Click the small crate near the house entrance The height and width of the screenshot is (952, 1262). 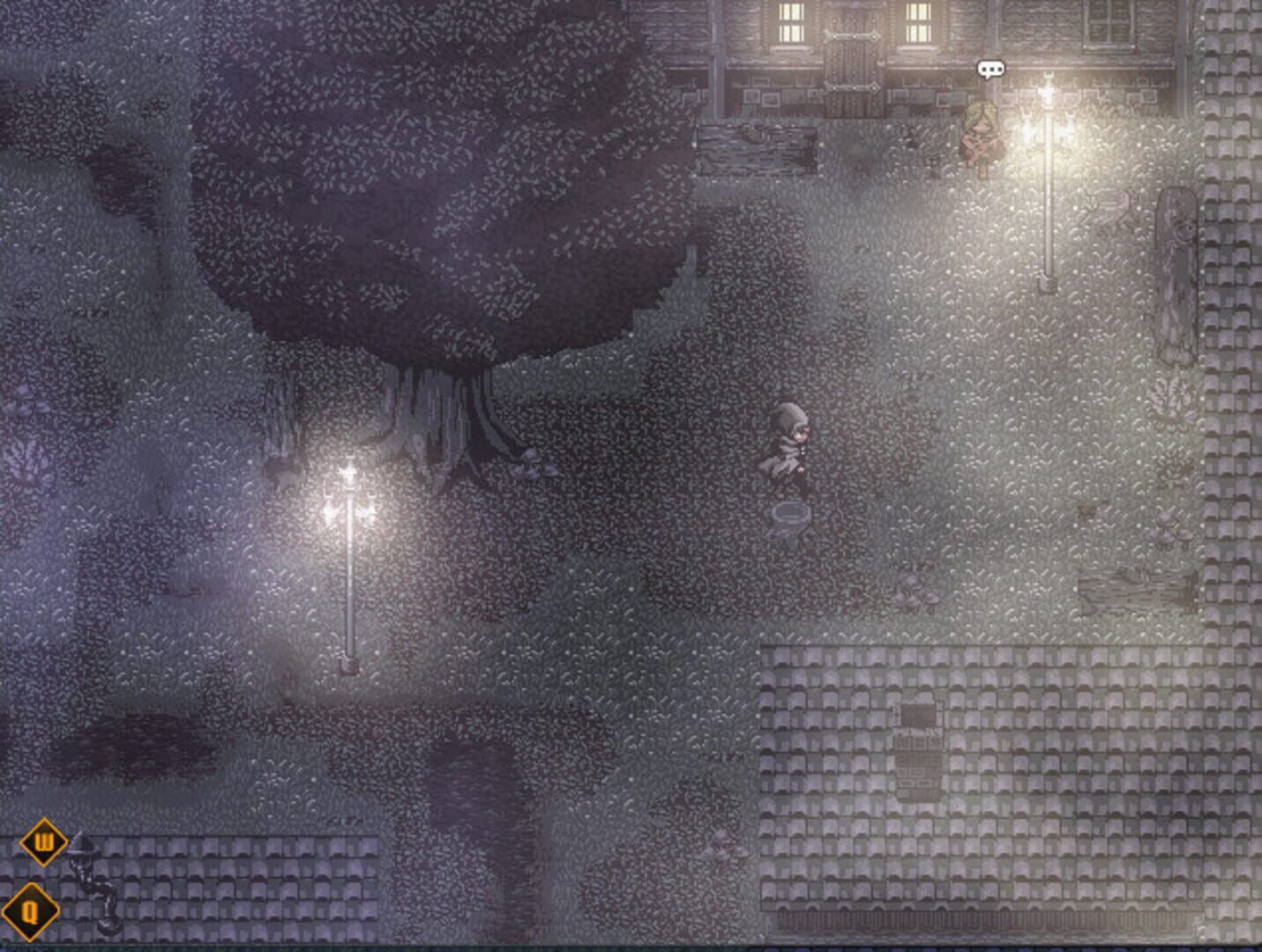pos(932,160)
